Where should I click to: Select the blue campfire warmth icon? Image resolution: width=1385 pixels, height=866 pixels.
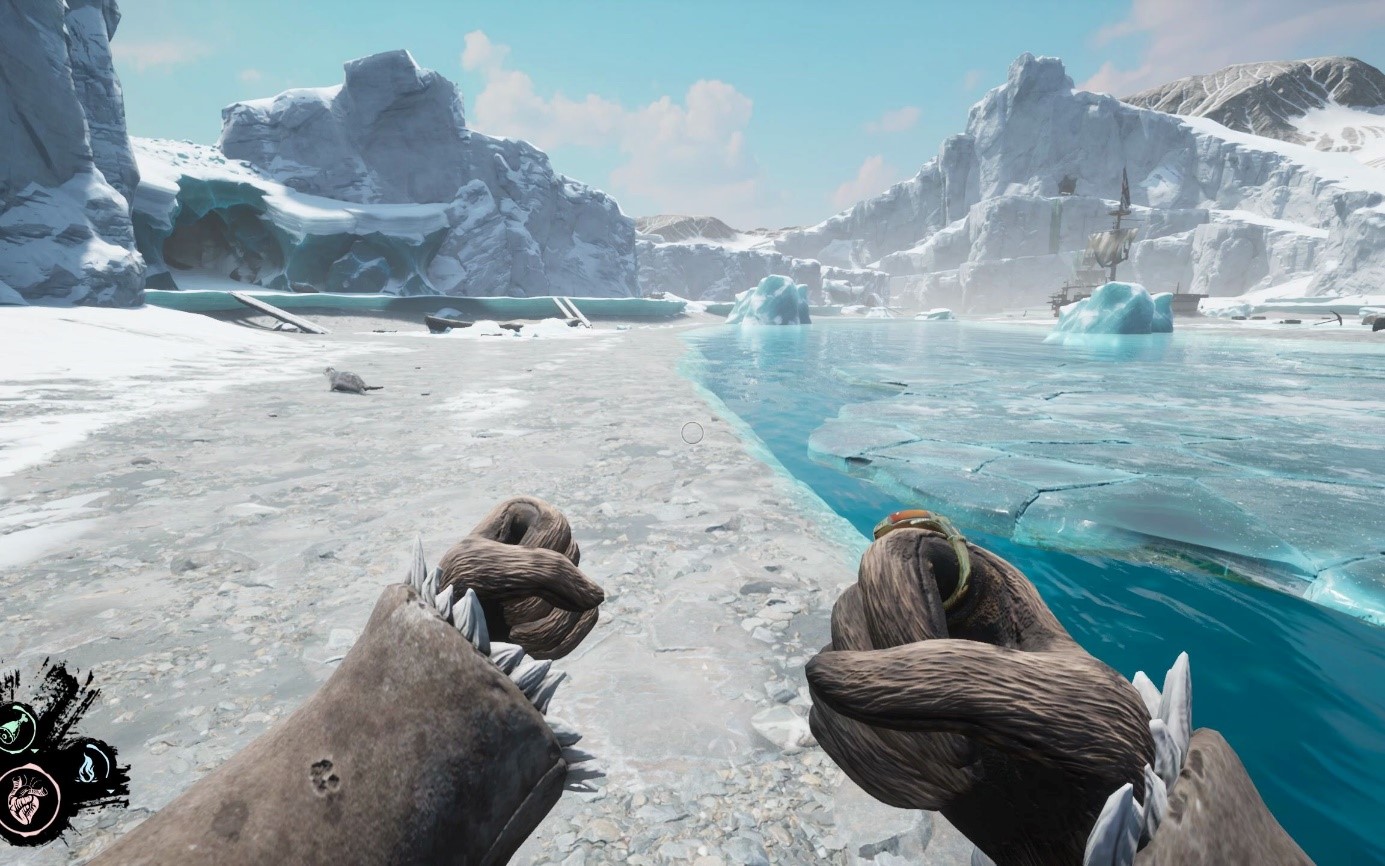point(92,766)
